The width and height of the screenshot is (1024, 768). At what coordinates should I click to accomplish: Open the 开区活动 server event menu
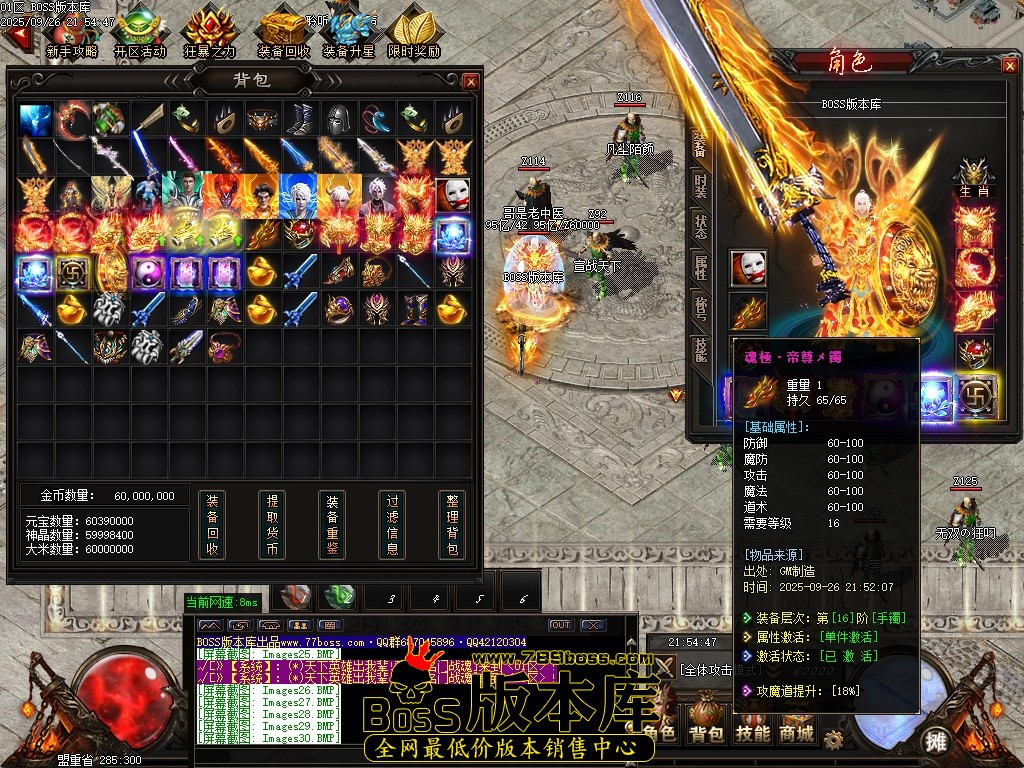coord(139,33)
